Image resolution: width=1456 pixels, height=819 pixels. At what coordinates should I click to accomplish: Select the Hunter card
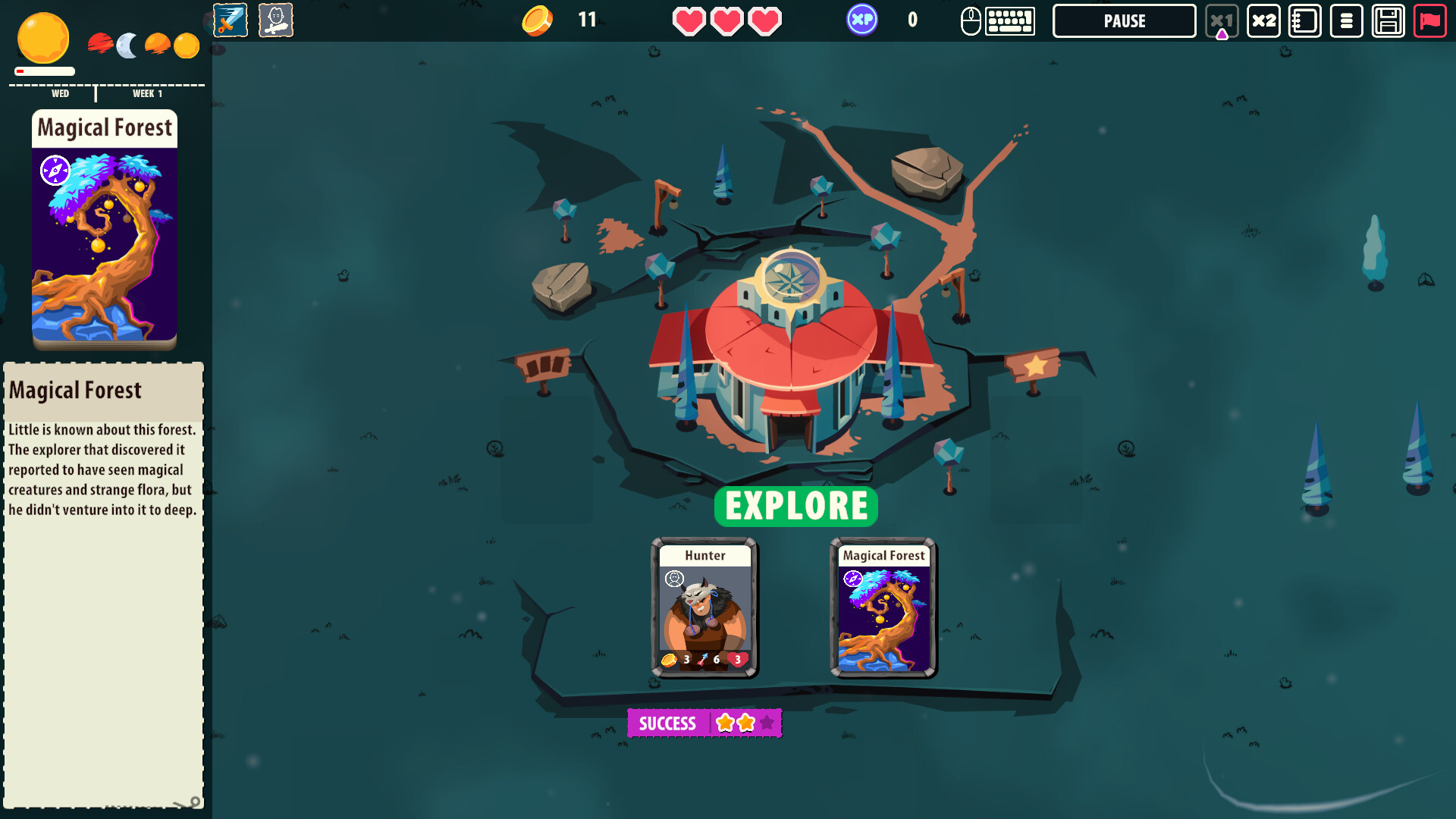(704, 607)
